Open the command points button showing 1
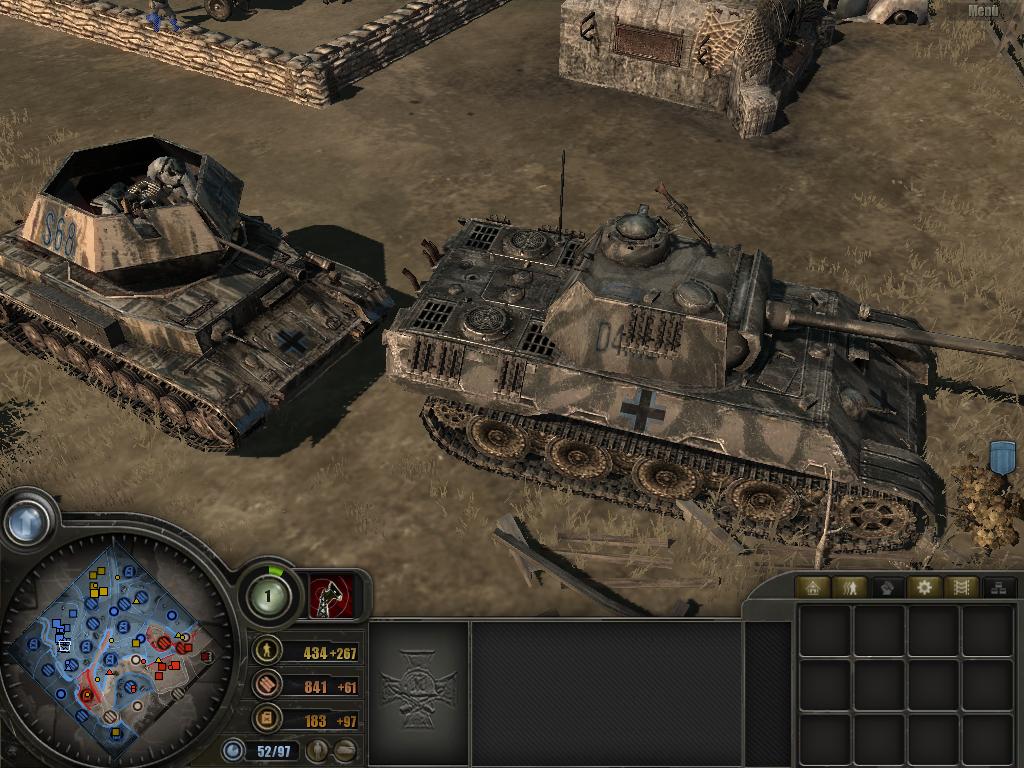The image size is (1024, 768). click(x=269, y=597)
